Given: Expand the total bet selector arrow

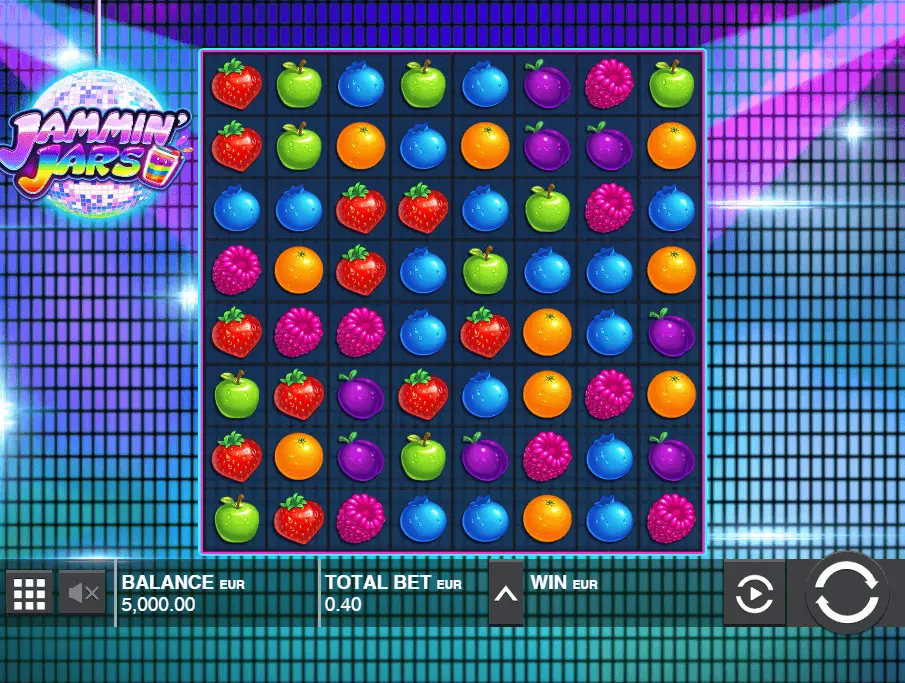Looking at the screenshot, I should [x=506, y=593].
